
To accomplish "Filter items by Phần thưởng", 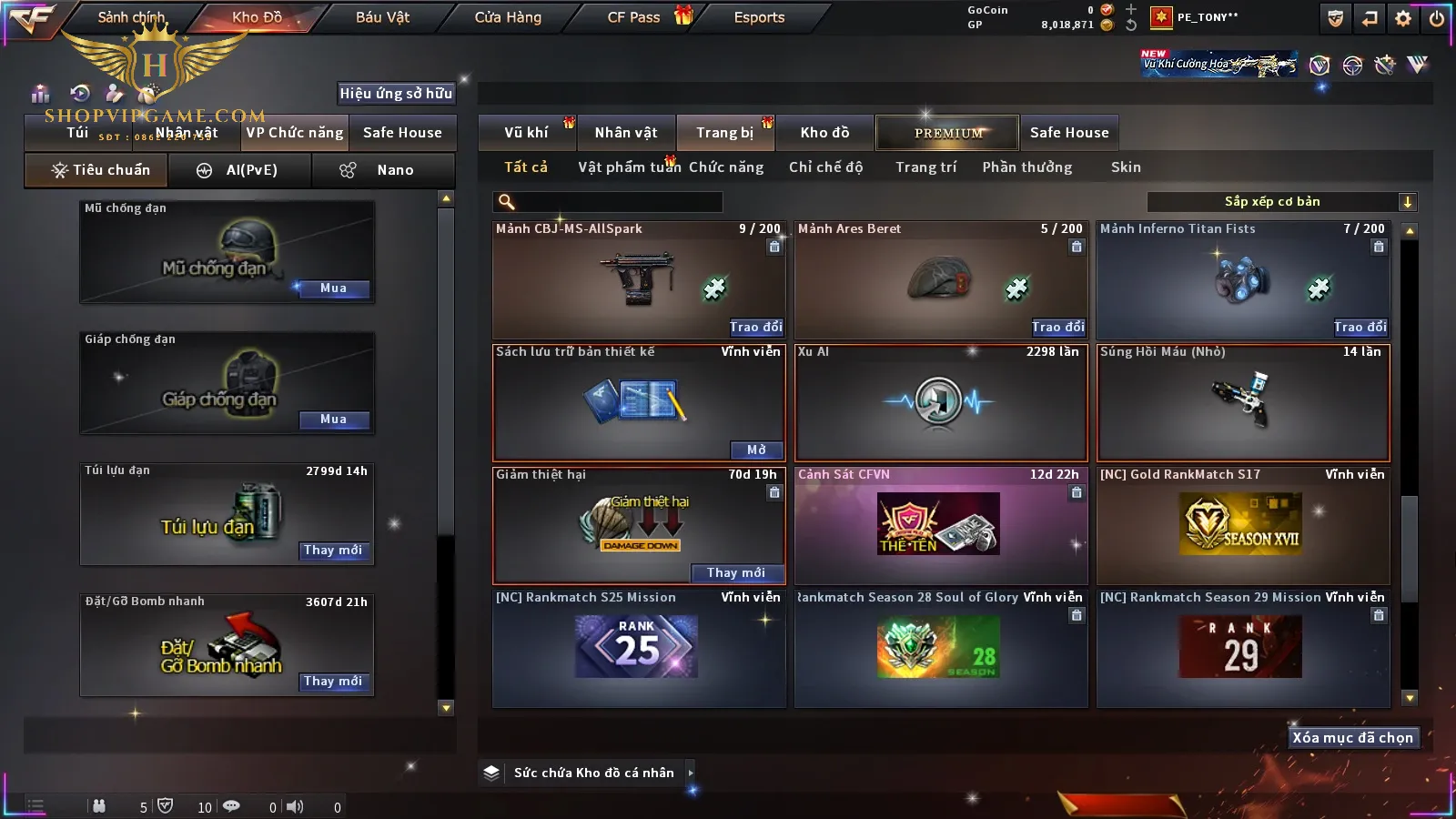I will (1026, 167).
